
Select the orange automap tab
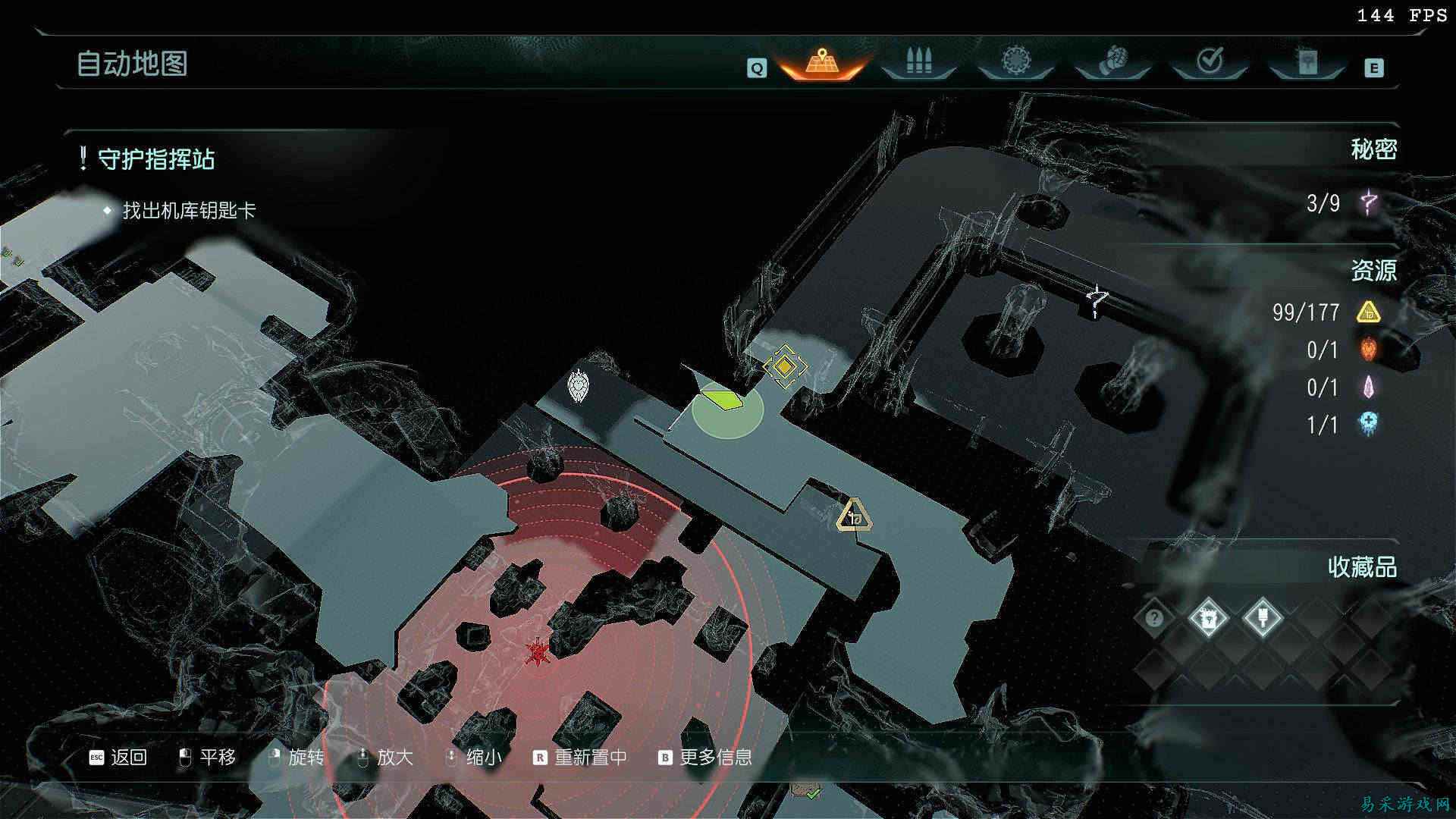point(821,62)
